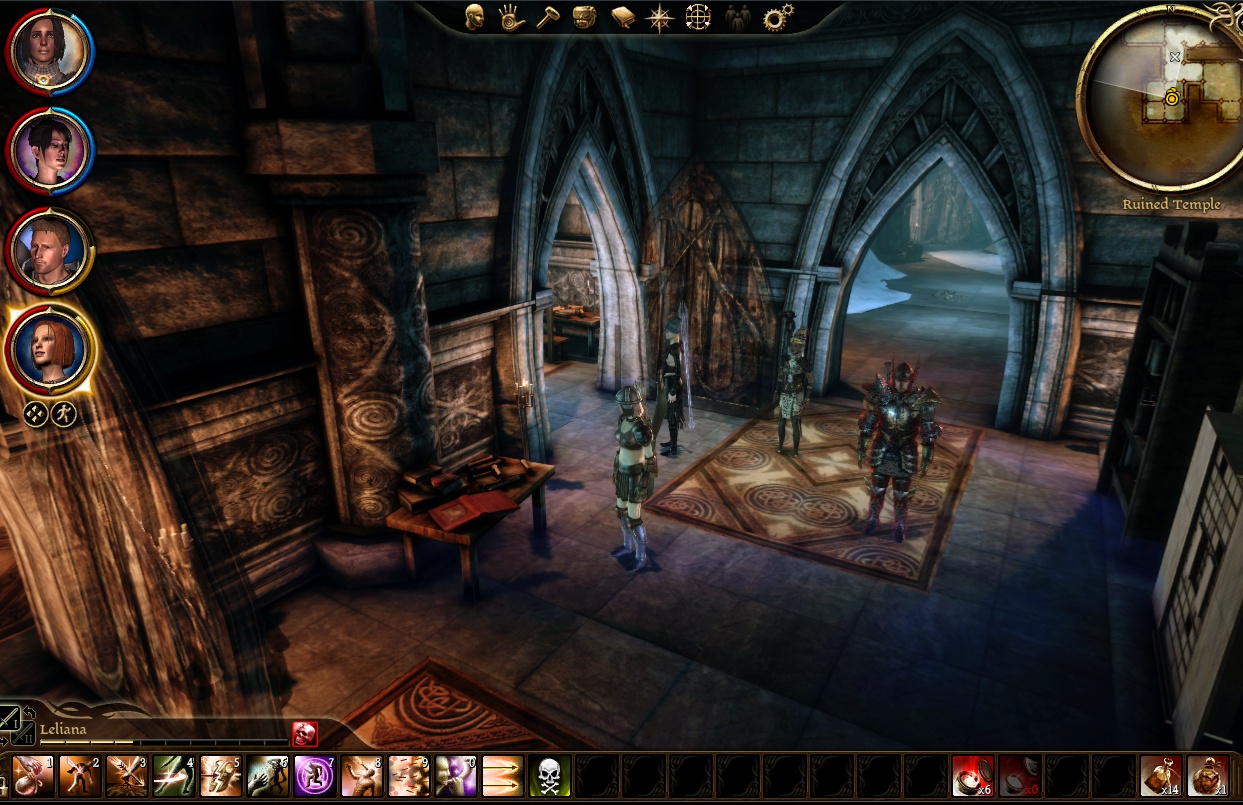This screenshot has width=1243, height=805.
Task: Open the map compass star icon
Action: 659,17
